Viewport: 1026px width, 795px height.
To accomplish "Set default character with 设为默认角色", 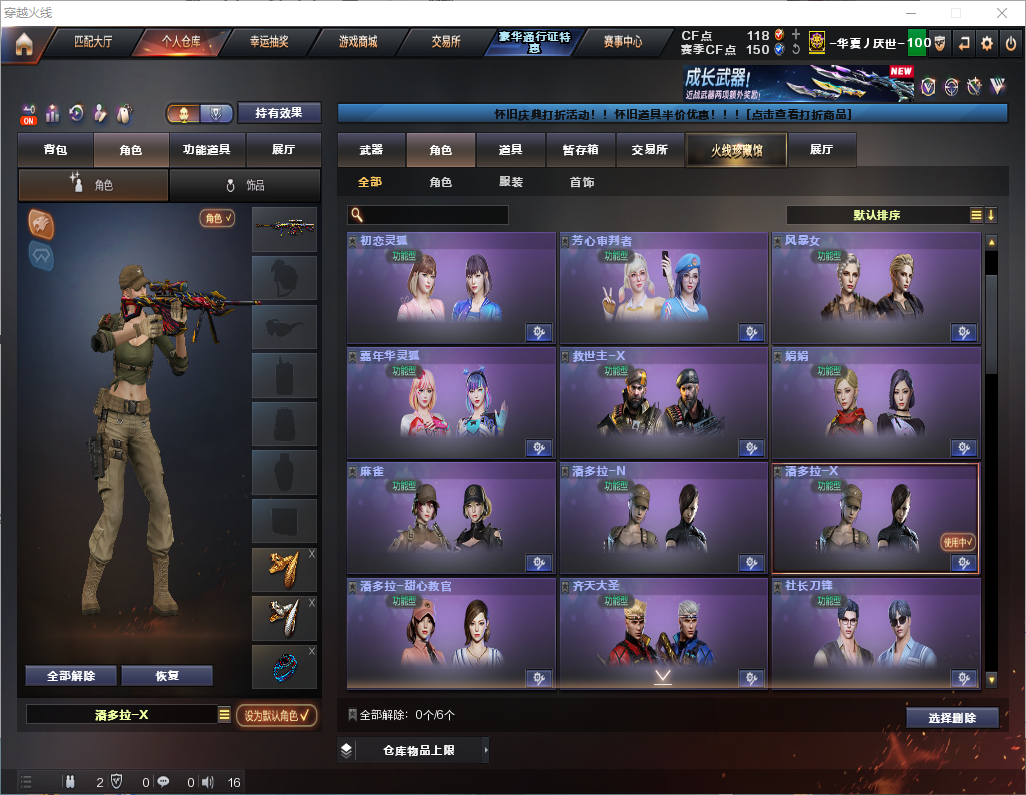I will pyautogui.click(x=276, y=715).
